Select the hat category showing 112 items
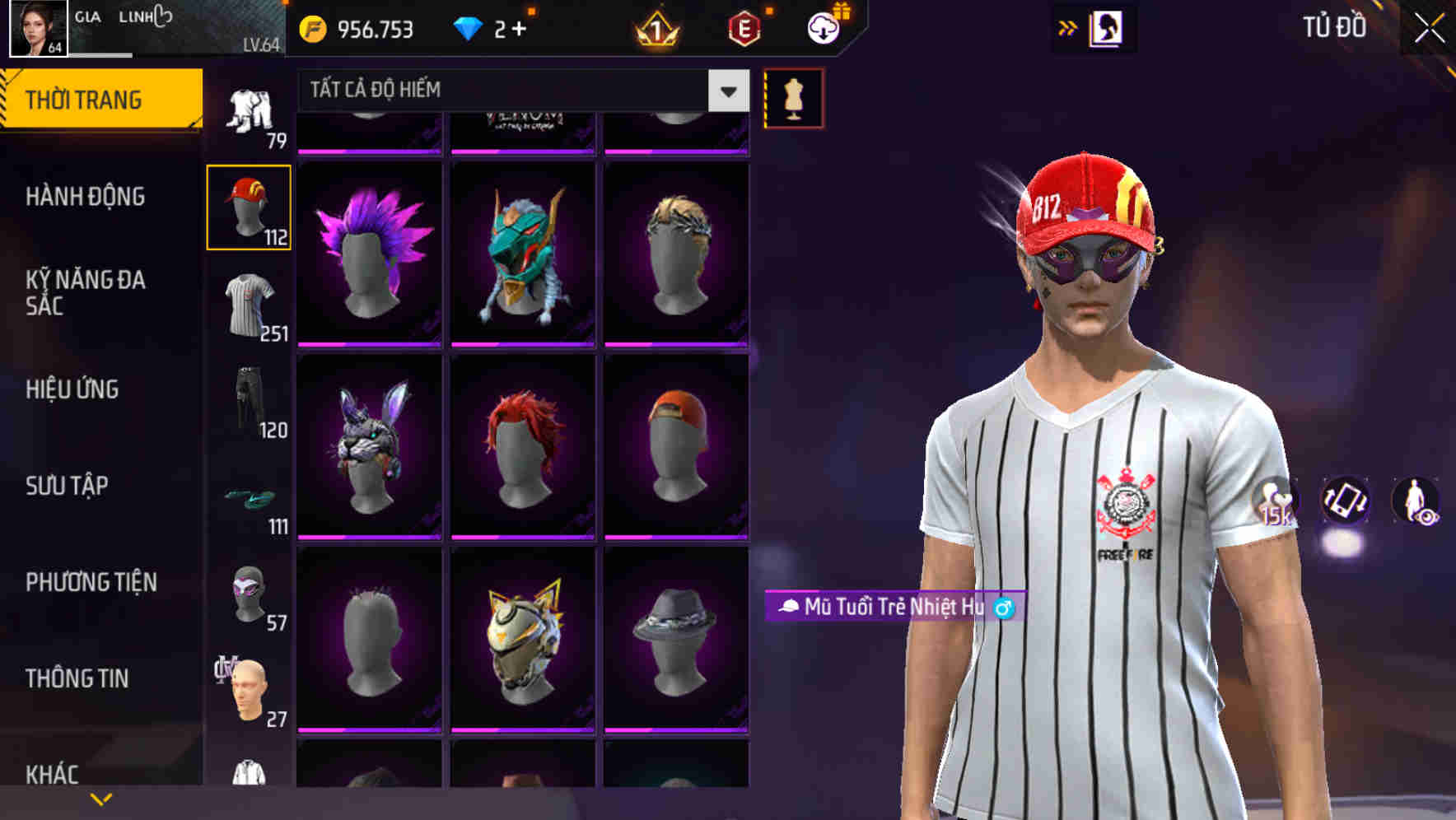This screenshot has width=1456, height=820. click(249, 206)
